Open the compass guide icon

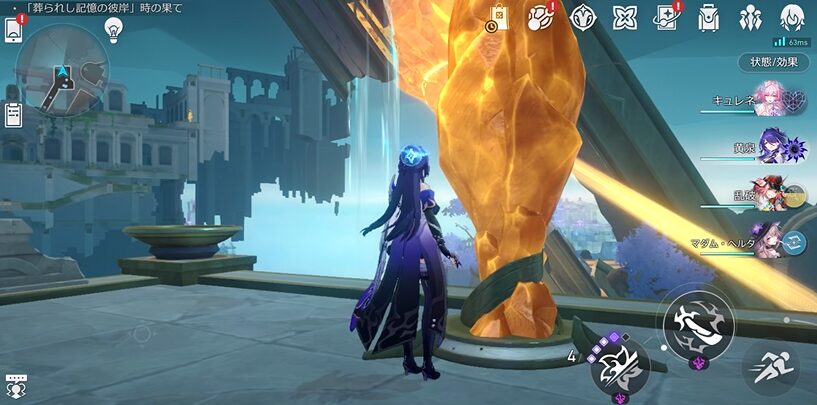[x=583, y=17]
